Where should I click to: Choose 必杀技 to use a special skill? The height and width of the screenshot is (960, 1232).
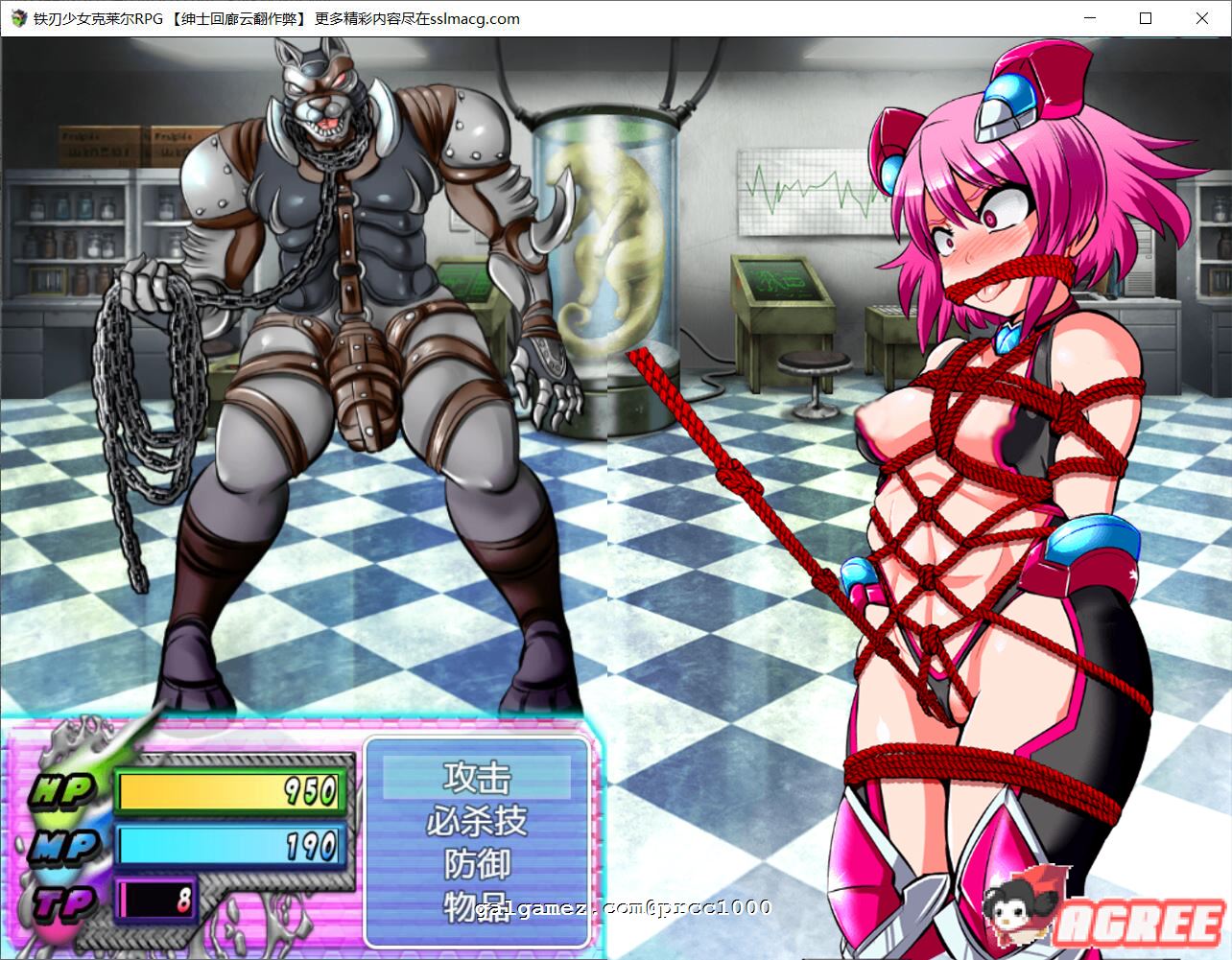pyautogui.click(x=477, y=820)
